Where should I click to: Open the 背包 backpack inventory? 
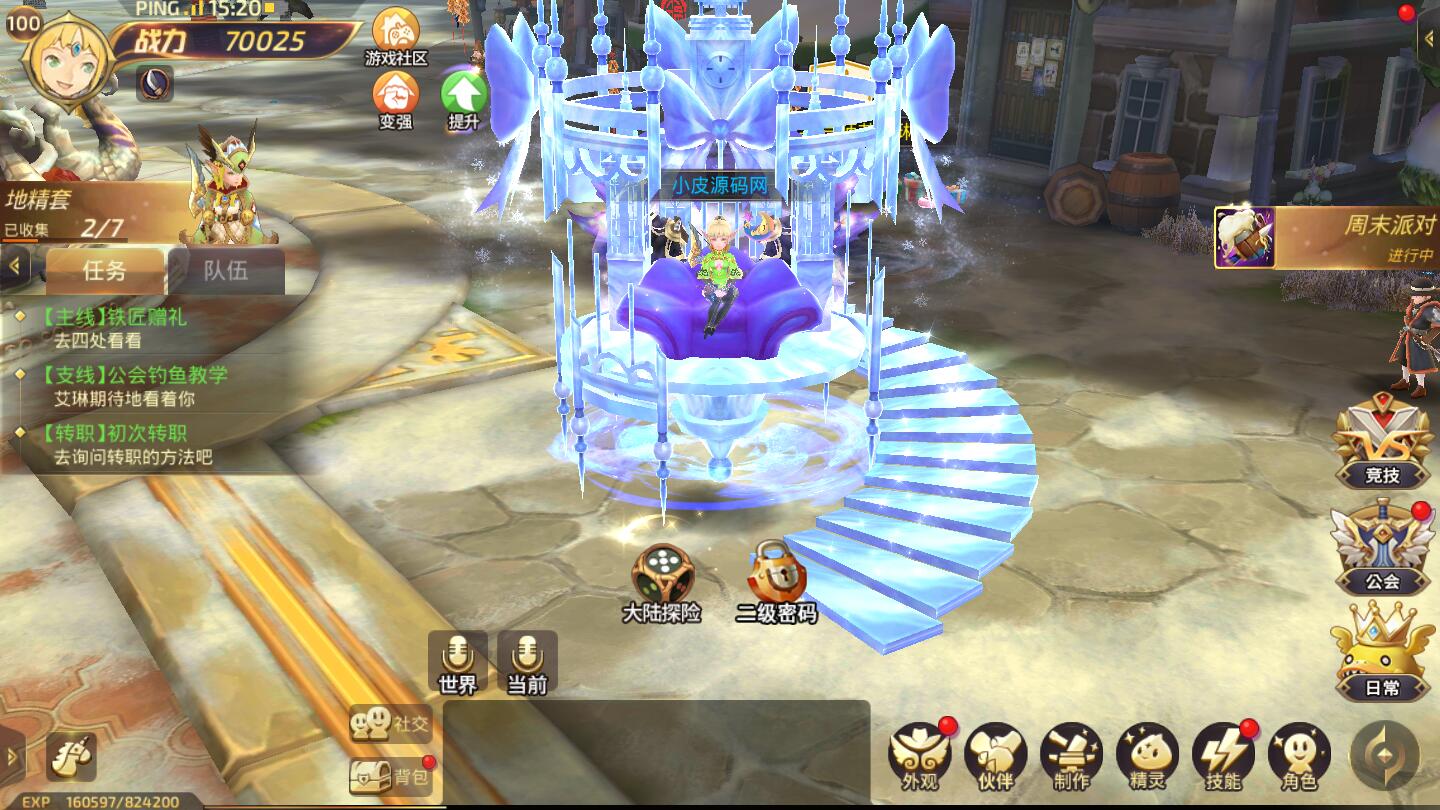(391, 775)
